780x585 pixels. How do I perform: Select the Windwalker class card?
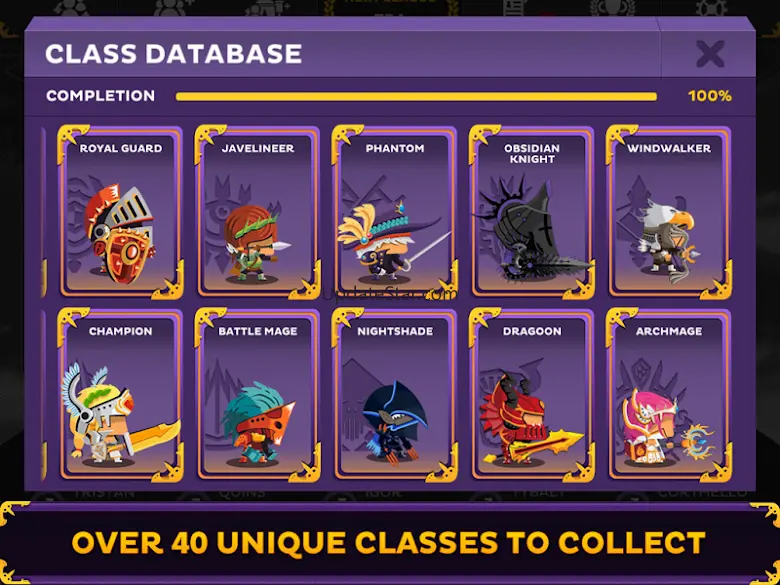(x=669, y=212)
